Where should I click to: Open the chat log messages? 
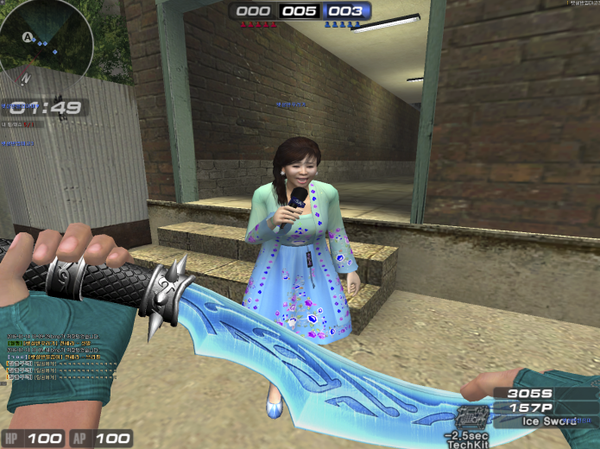[50, 356]
